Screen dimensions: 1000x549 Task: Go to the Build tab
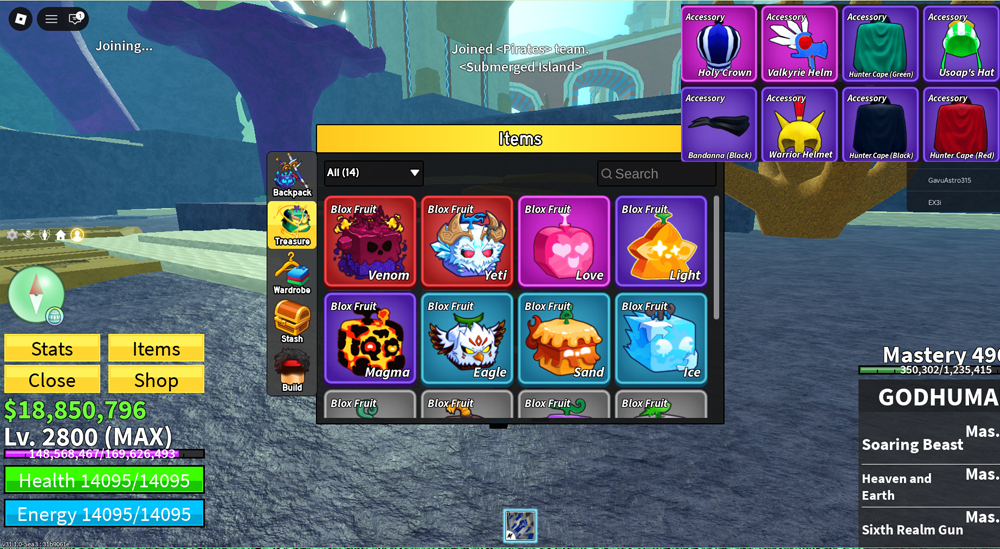(292, 371)
